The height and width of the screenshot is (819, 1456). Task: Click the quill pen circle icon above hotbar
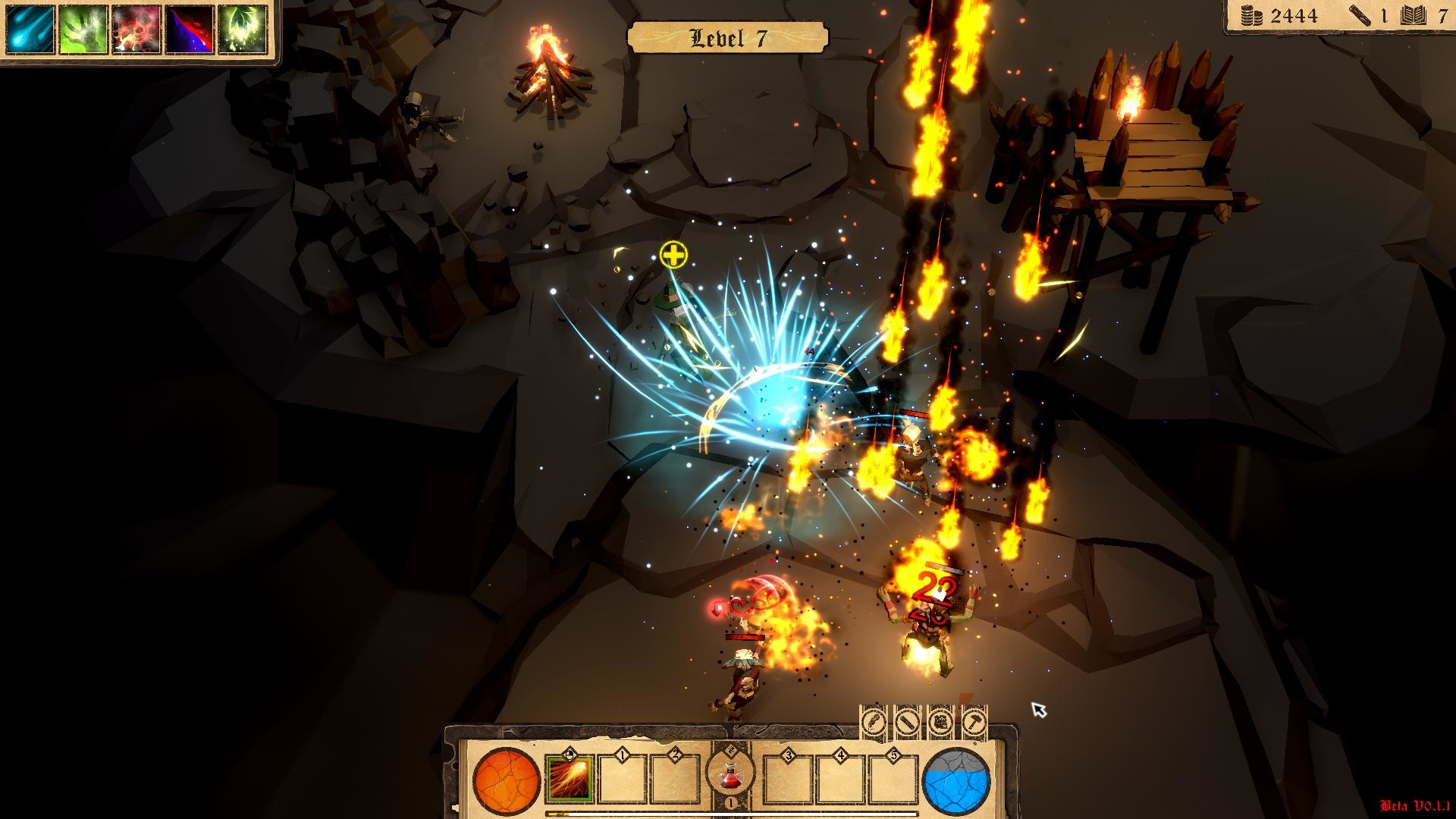[x=874, y=722]
